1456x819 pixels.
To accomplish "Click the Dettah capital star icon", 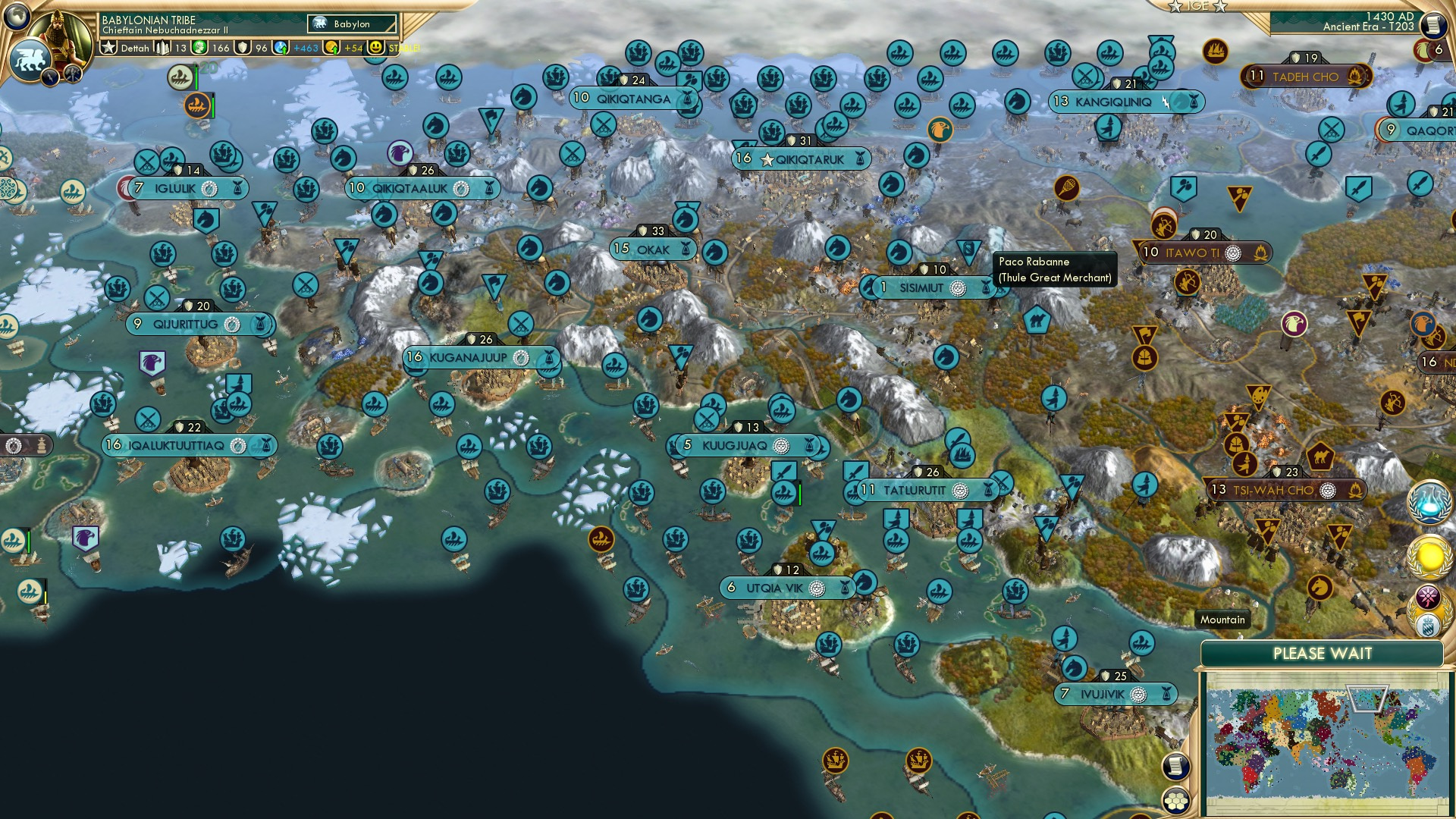I will (109, 46).
